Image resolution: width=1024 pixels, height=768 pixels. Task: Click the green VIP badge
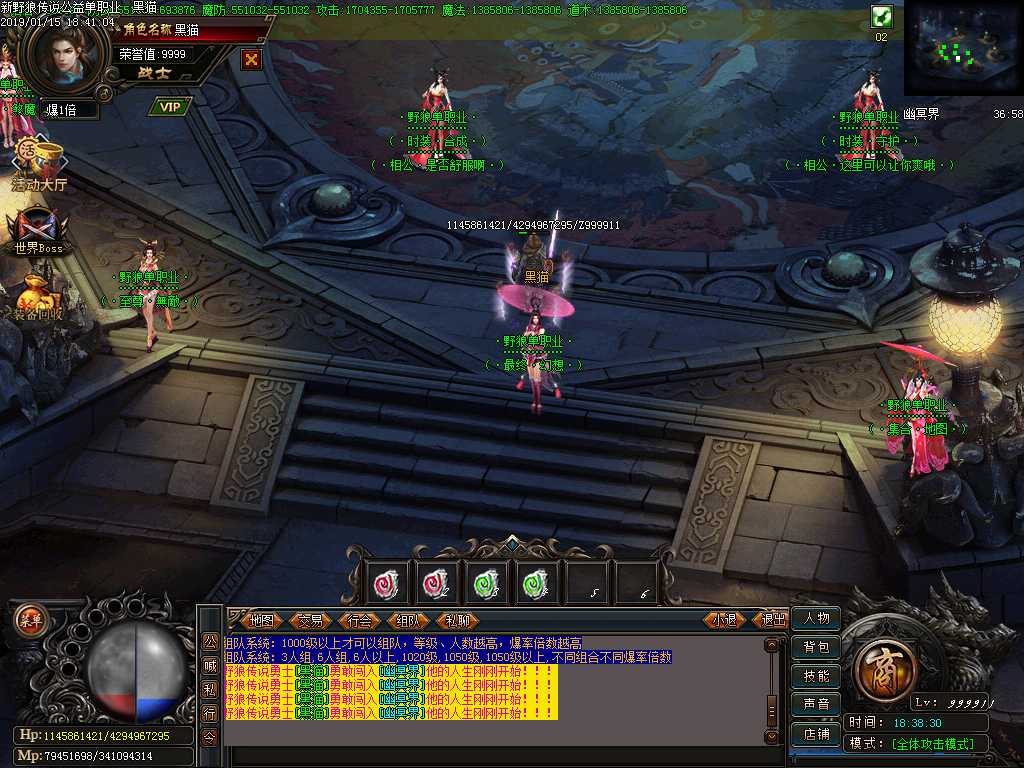[171, 106]
